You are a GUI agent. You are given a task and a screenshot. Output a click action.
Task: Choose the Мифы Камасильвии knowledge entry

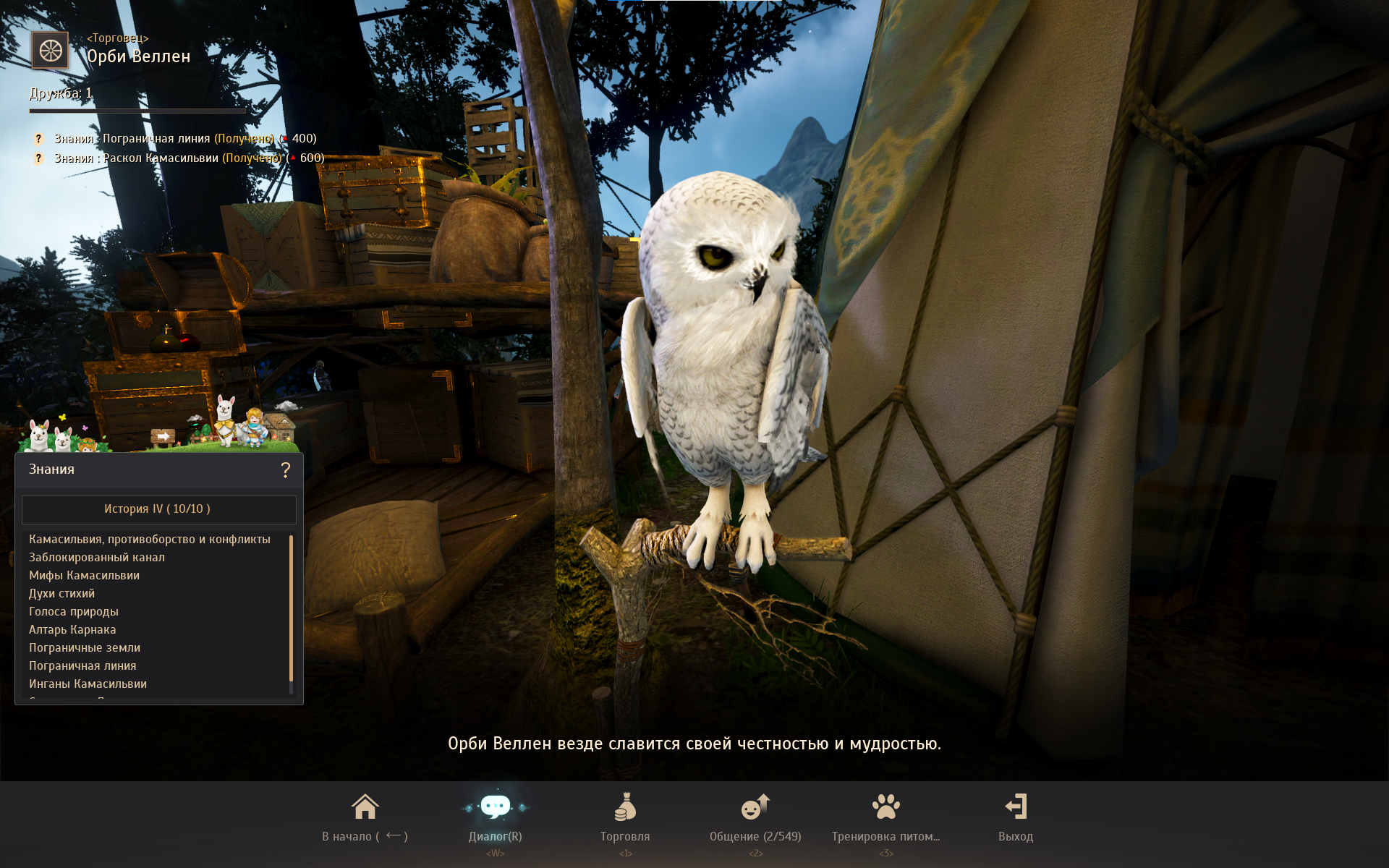[84, 576]
